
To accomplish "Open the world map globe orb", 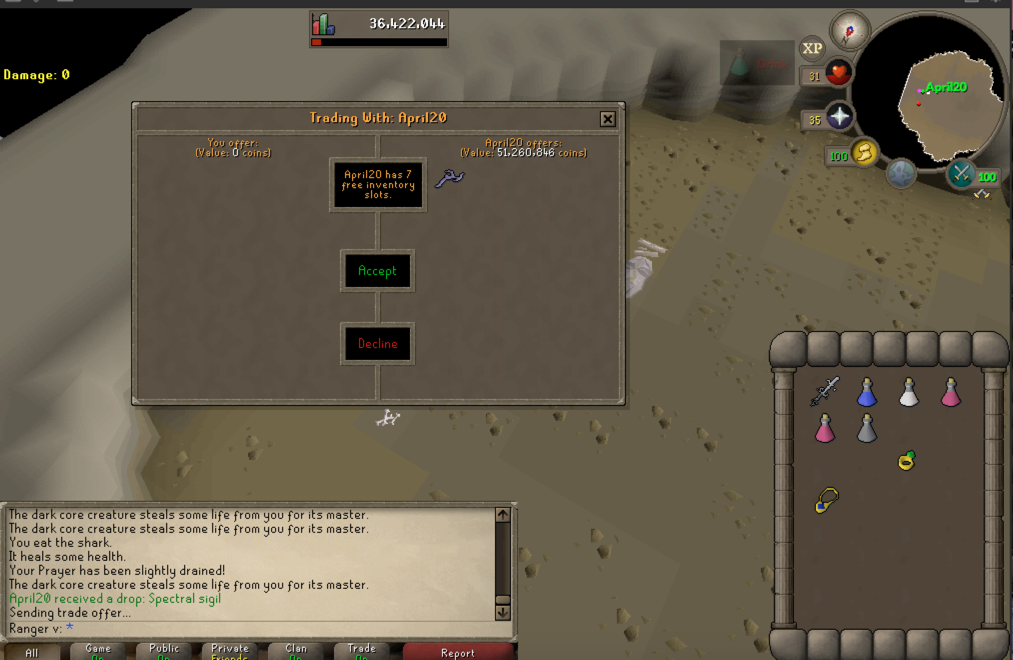I will (x=901, y=174).
